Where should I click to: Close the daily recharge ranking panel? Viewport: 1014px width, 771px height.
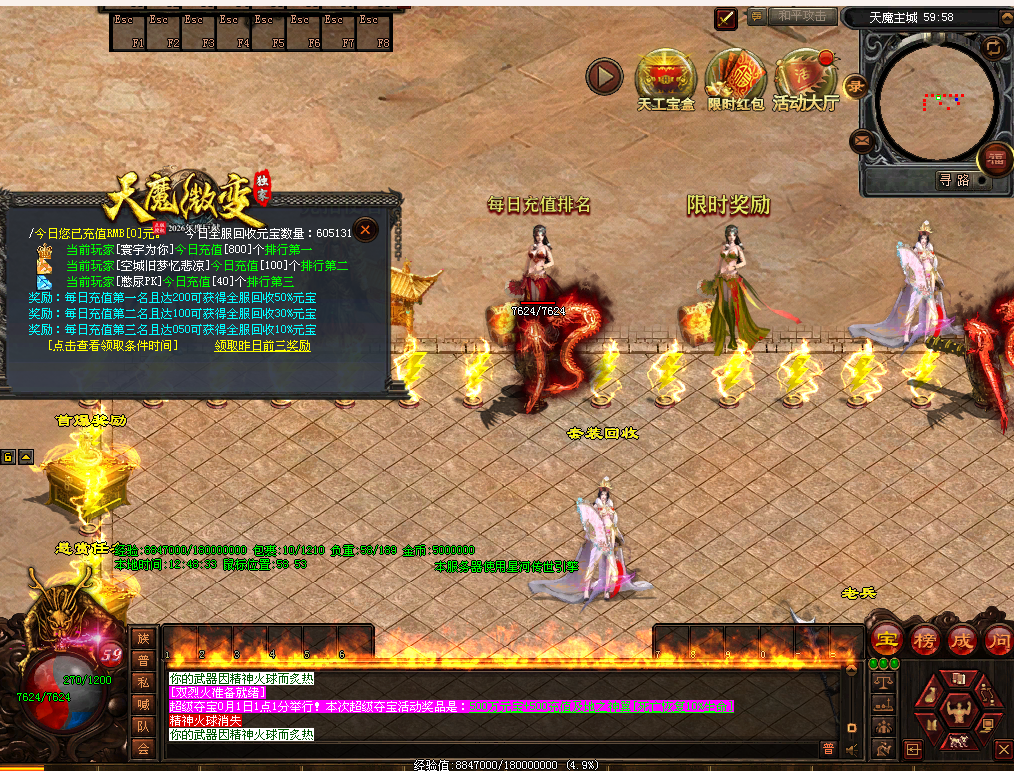click(366, 230)
